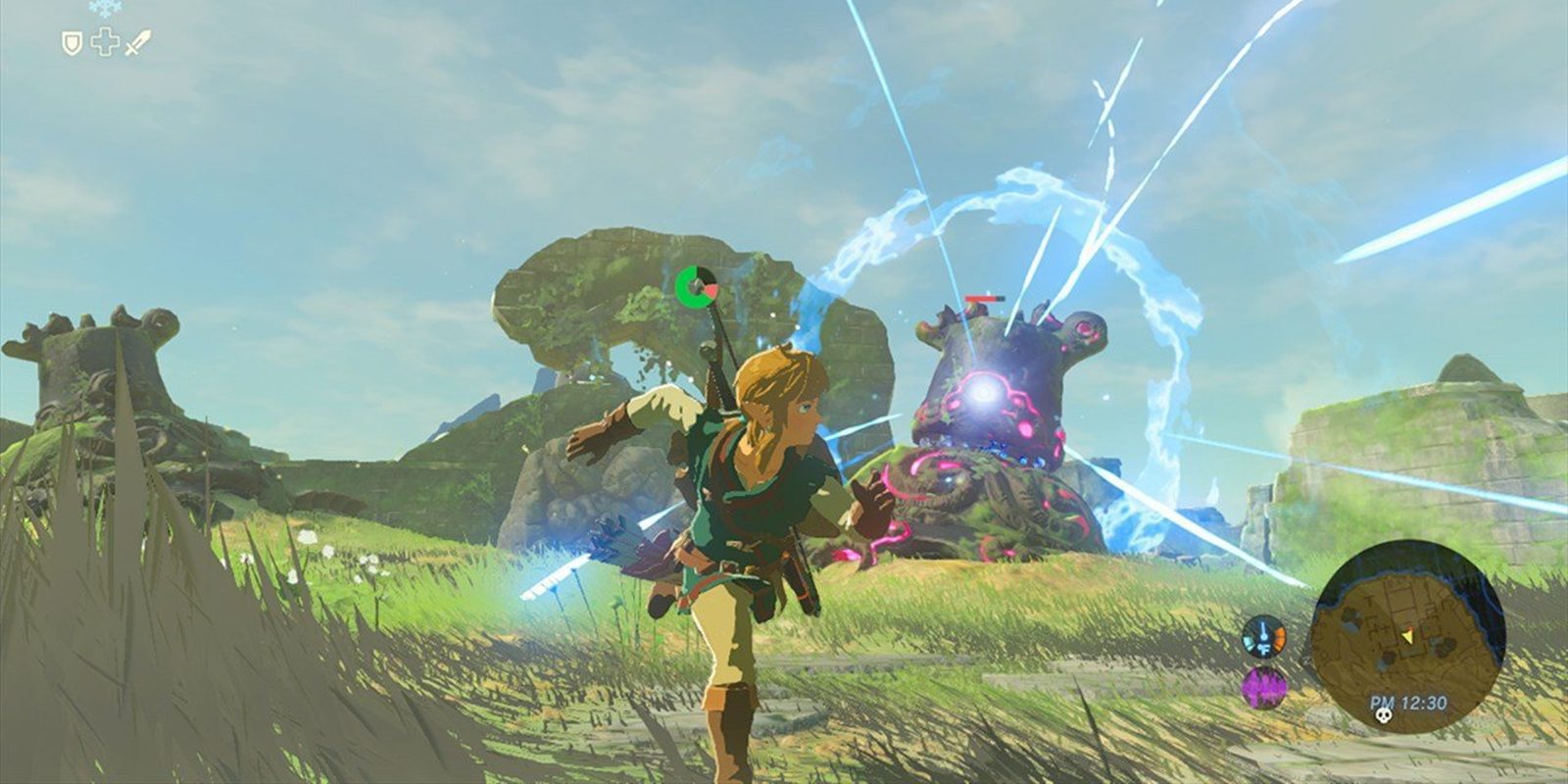Click the snowflake cold-weather indicator

pos(105,8)
